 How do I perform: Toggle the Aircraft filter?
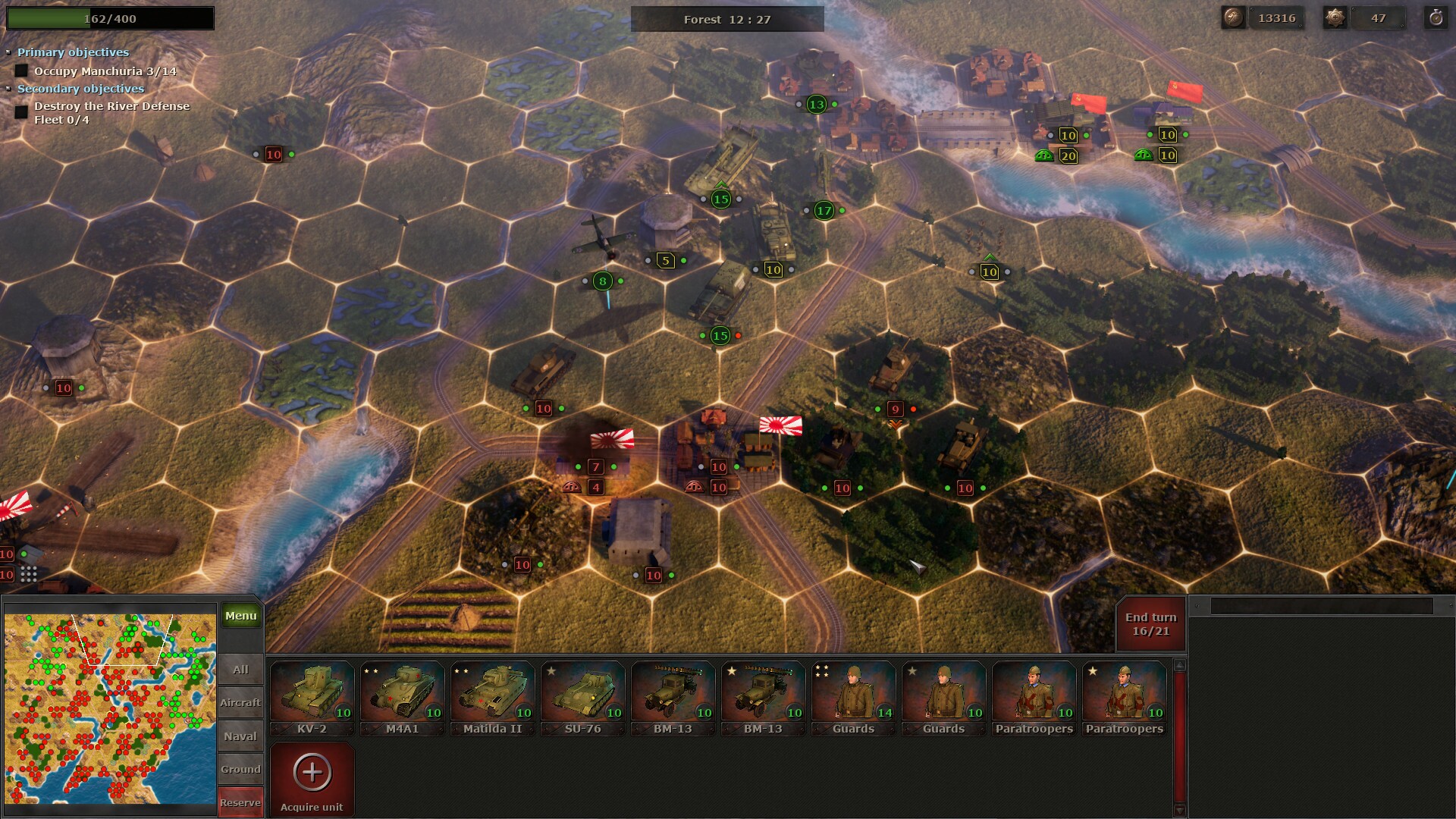click(x=240, y=702)
